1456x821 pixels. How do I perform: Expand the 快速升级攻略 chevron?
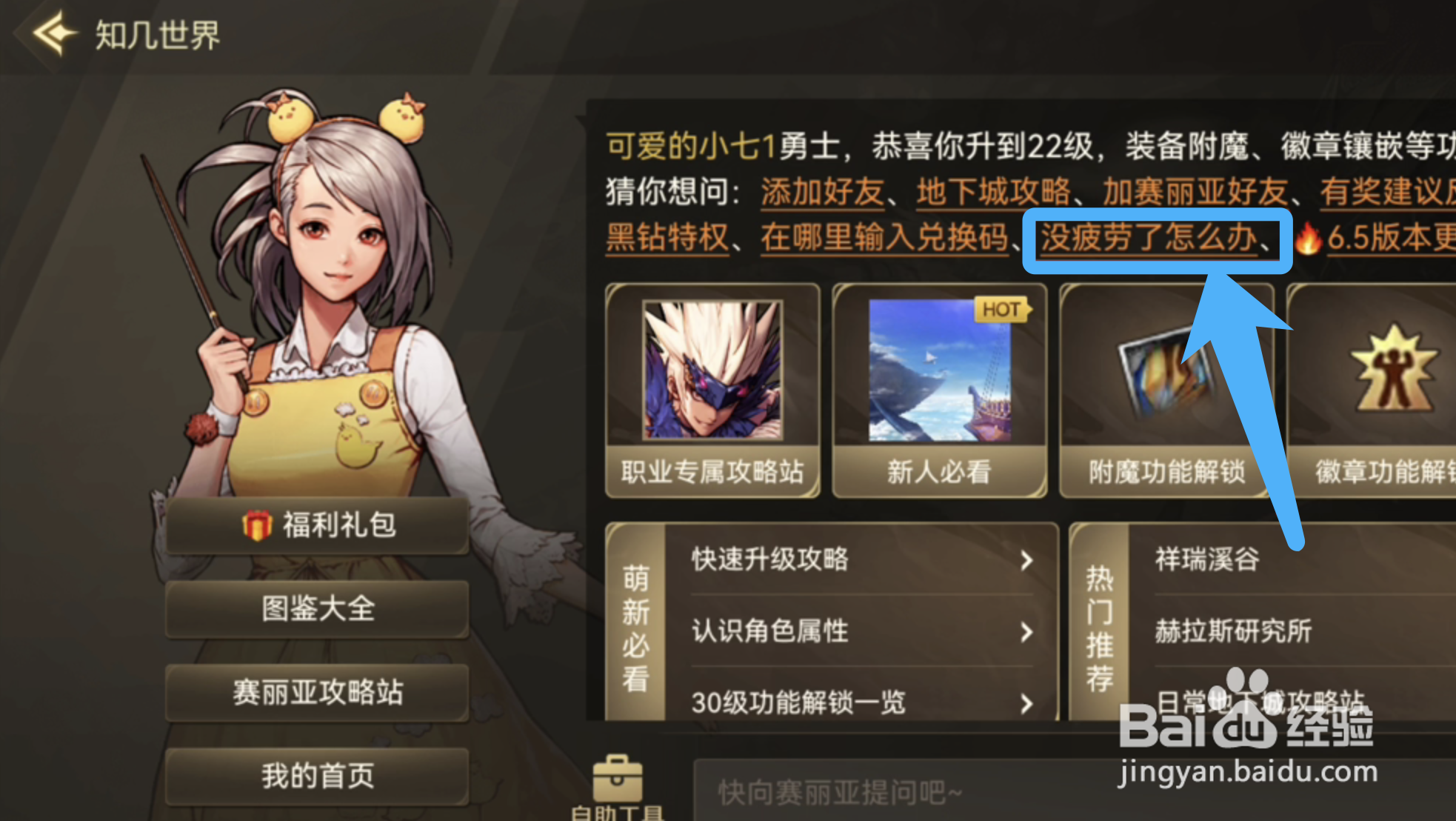1025,561
